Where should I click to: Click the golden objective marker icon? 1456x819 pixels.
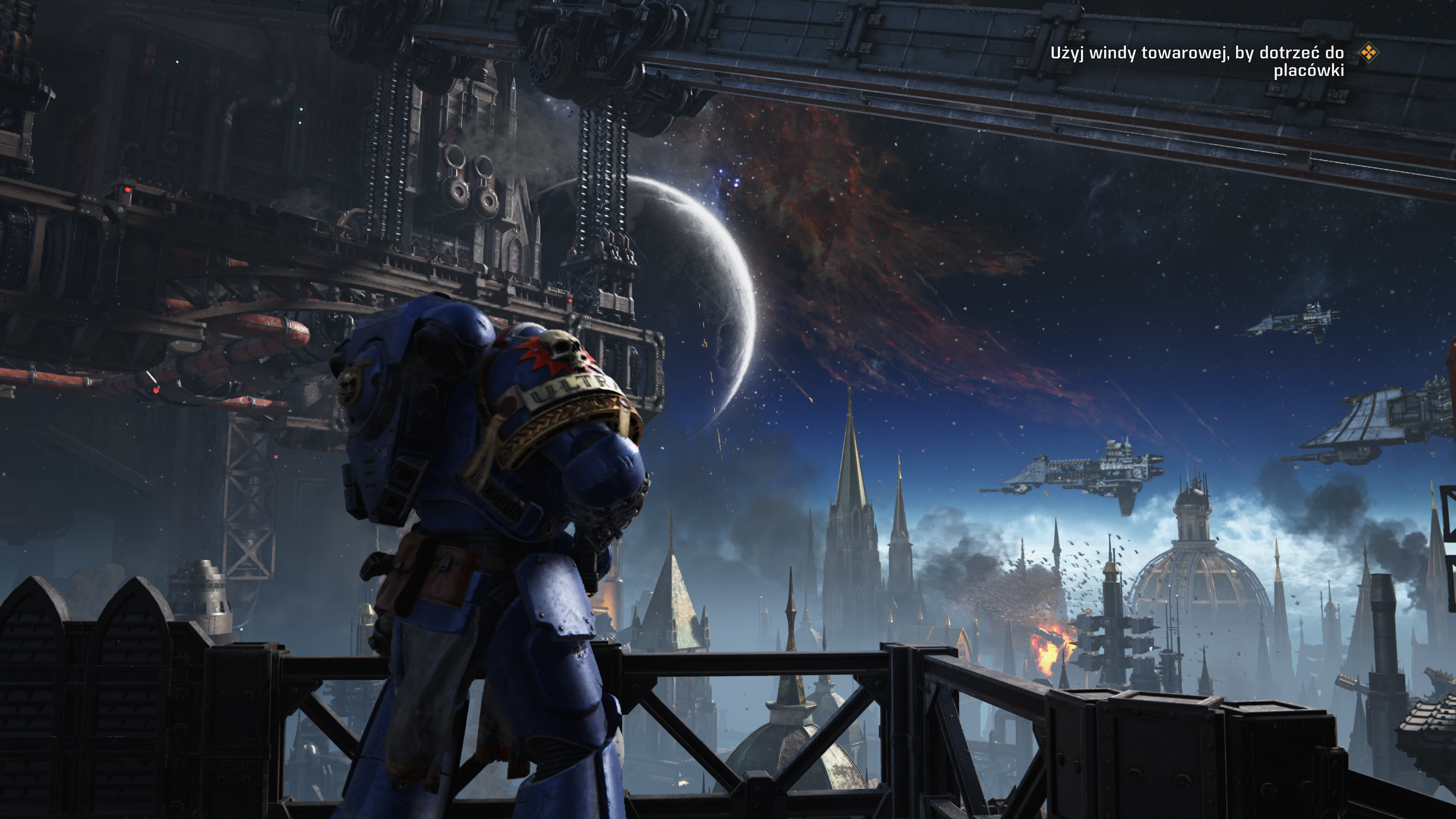1368,53
